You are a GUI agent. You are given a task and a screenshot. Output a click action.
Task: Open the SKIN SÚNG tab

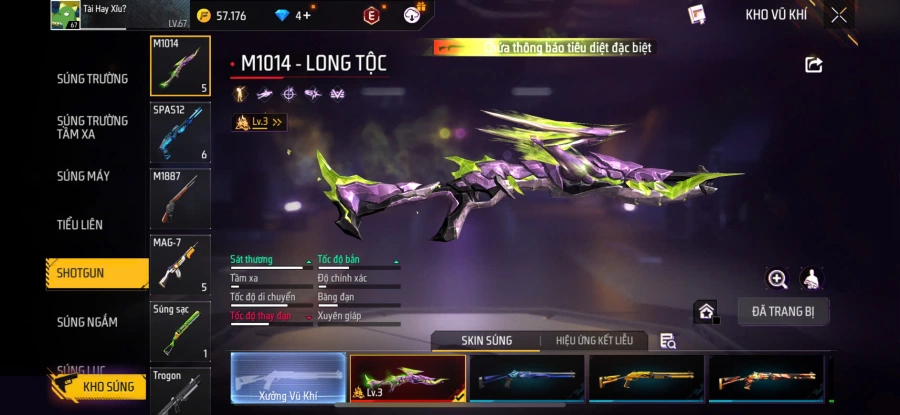[486, 341]
